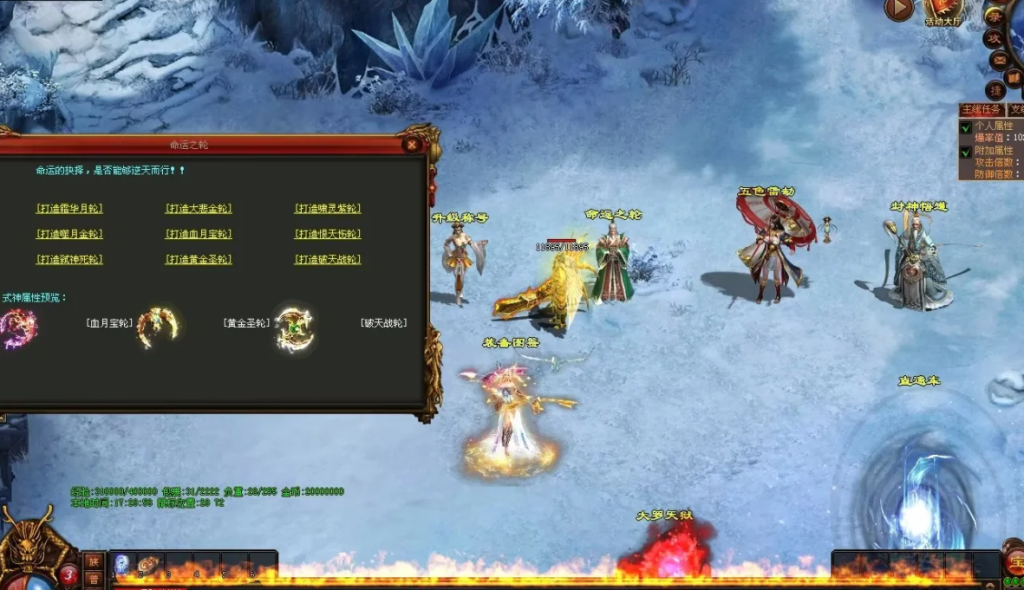Choose the 打造弑神死轮 forging option
The image size is (1024, 590).
coord(69,260)
